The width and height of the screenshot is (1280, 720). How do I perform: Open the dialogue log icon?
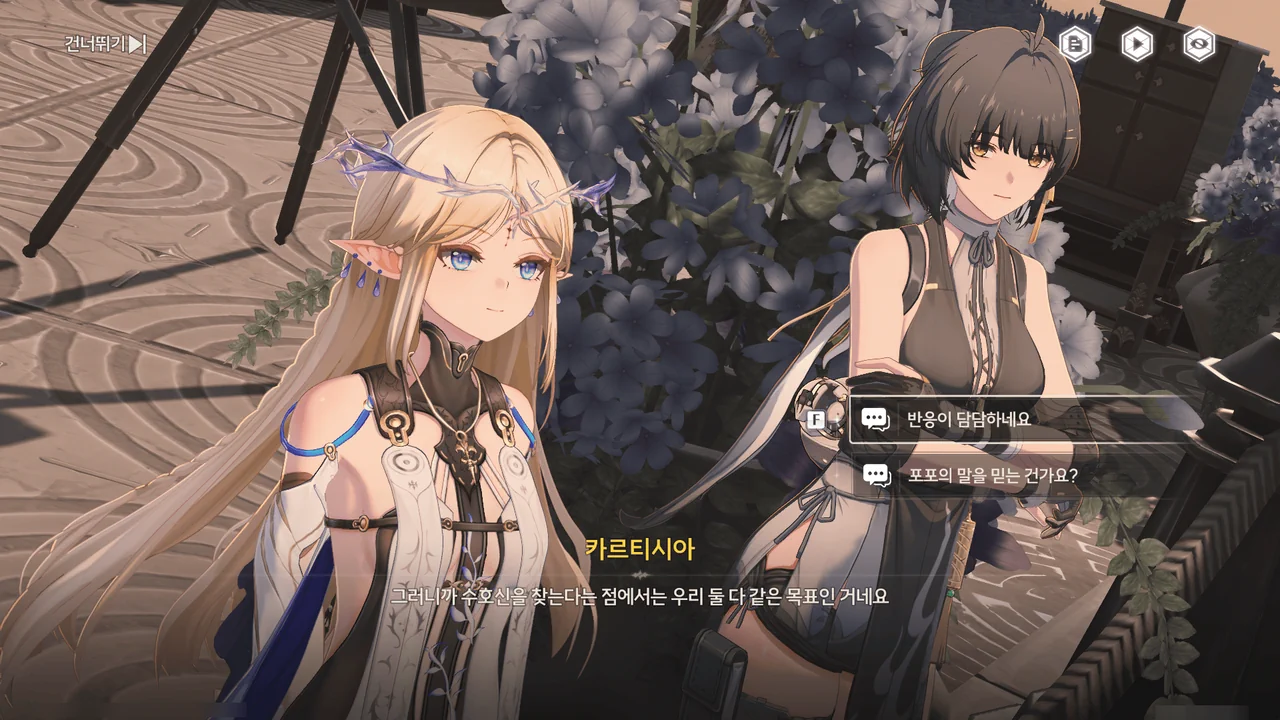1075,44
